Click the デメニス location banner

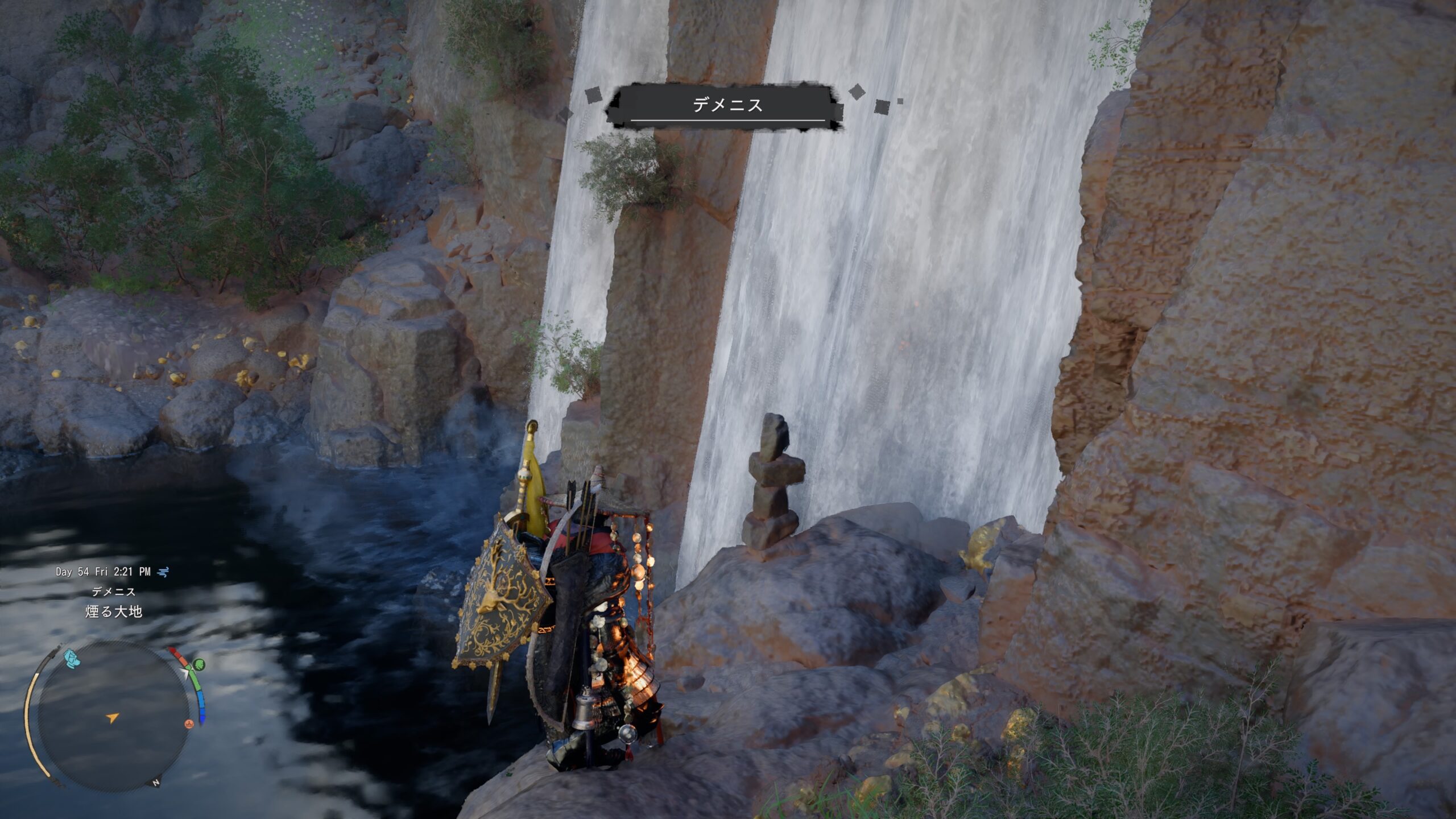(x=727, y=105)
